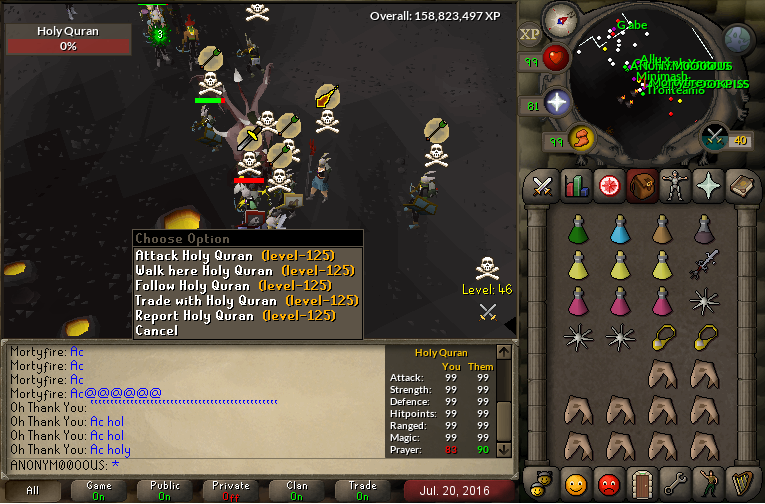Cancel the Choose Option menu
Viewport: 765px width, 504px height.
click(157, 330)
